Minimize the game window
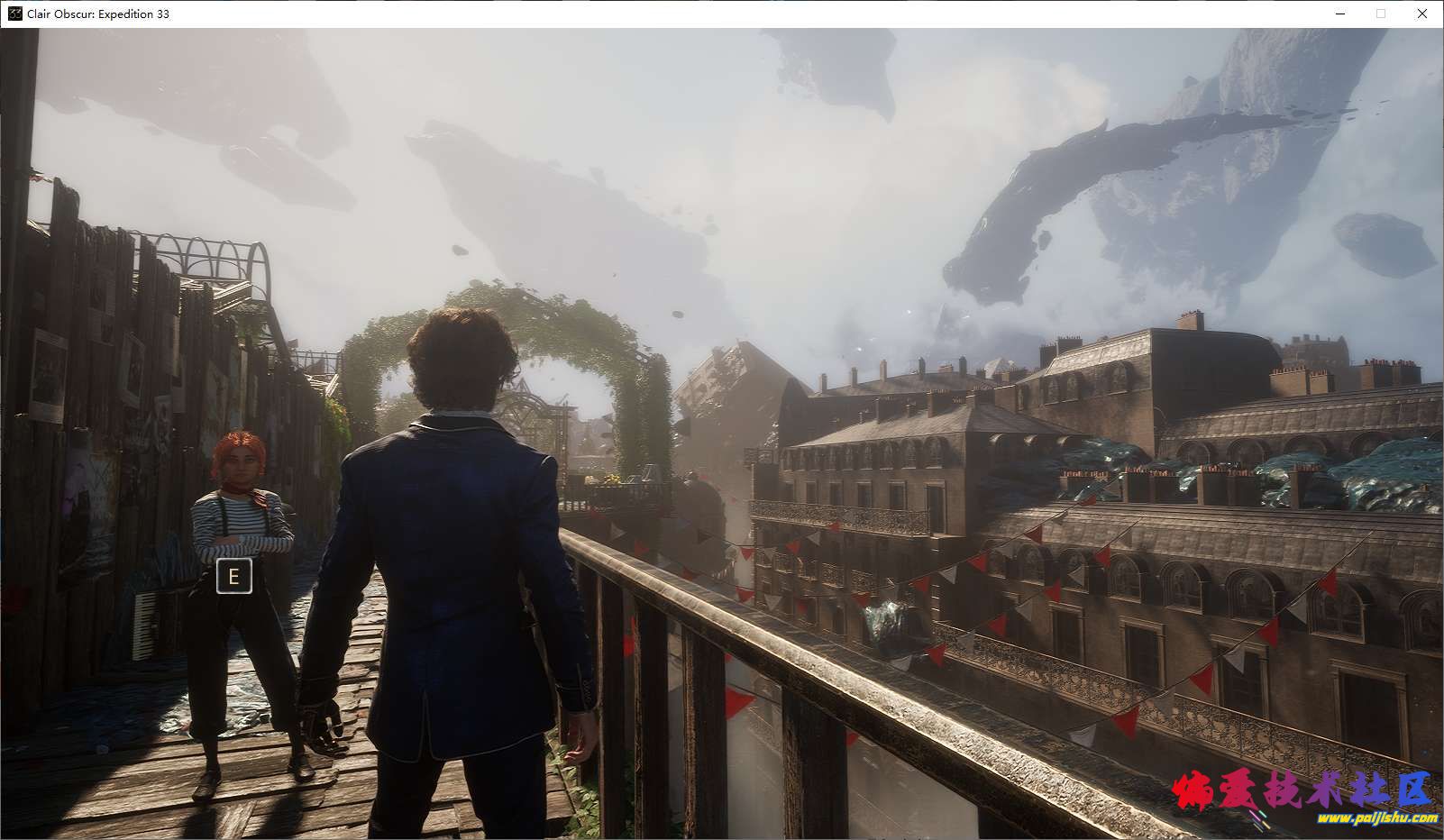 tap(1339, 14)
